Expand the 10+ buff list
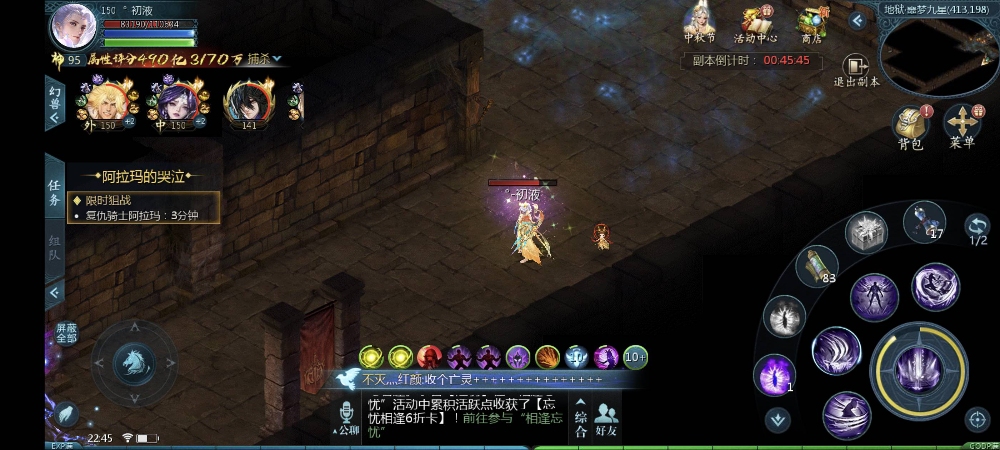 tap(636, 357)
